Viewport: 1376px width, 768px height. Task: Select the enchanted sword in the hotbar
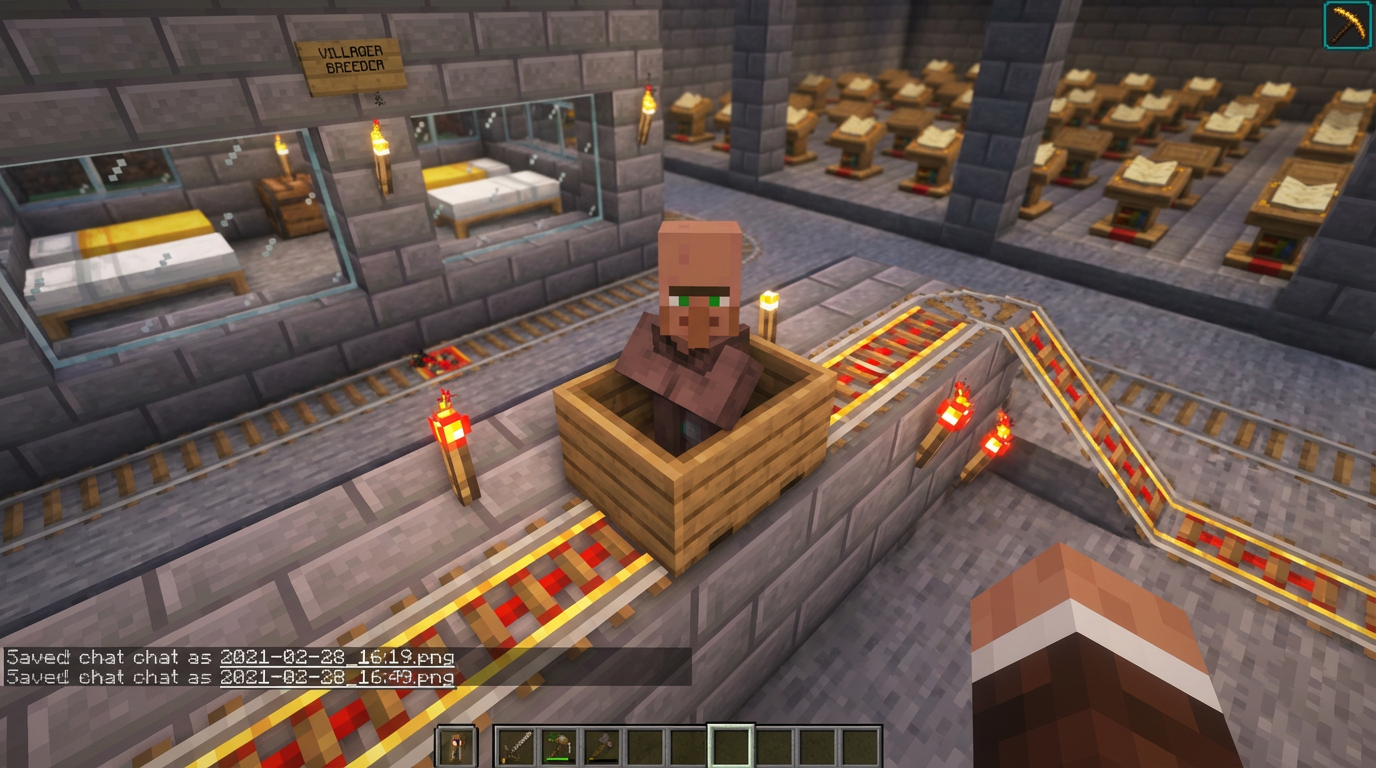coord(516,745)
